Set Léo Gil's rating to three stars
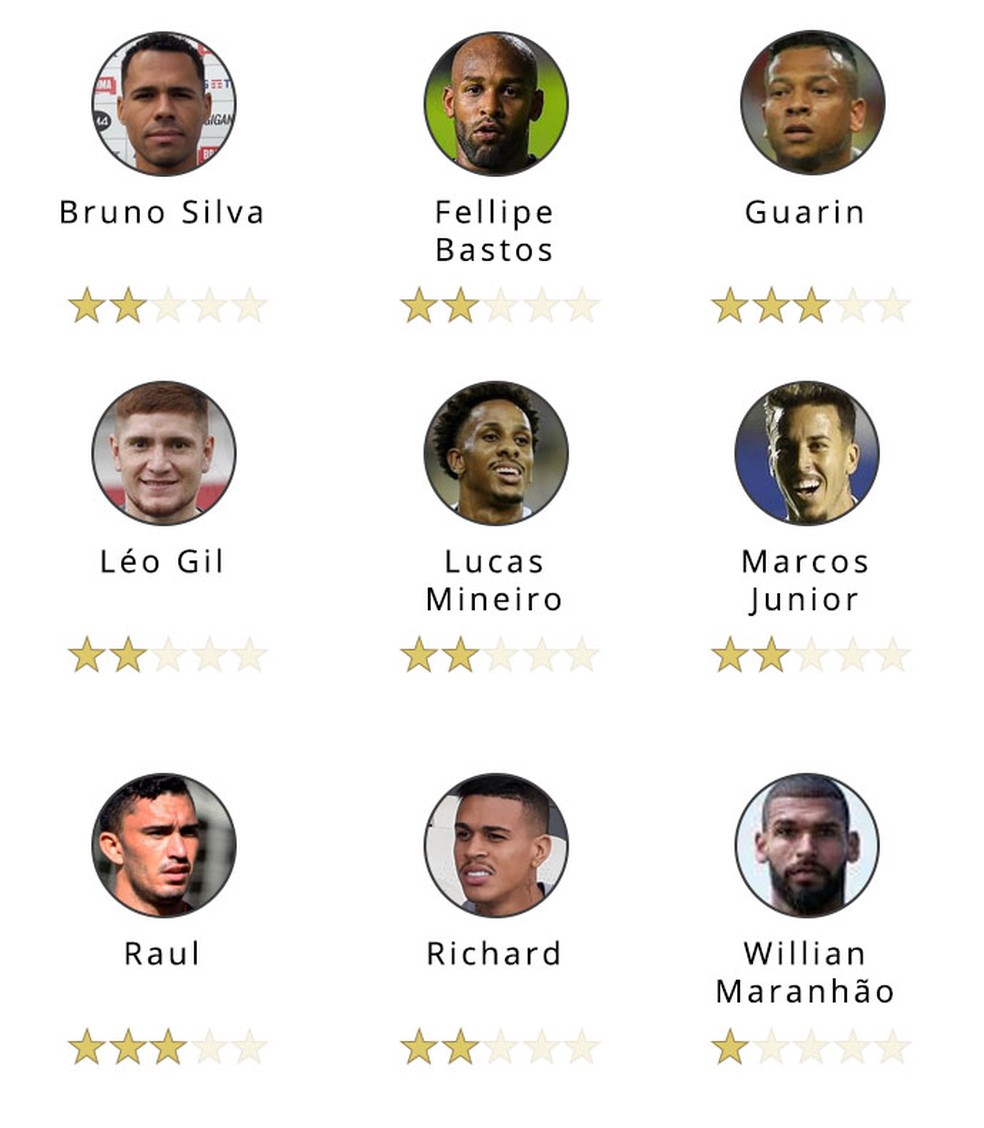984x1128 pixels. pyautogui.click(x=168, y=655)
